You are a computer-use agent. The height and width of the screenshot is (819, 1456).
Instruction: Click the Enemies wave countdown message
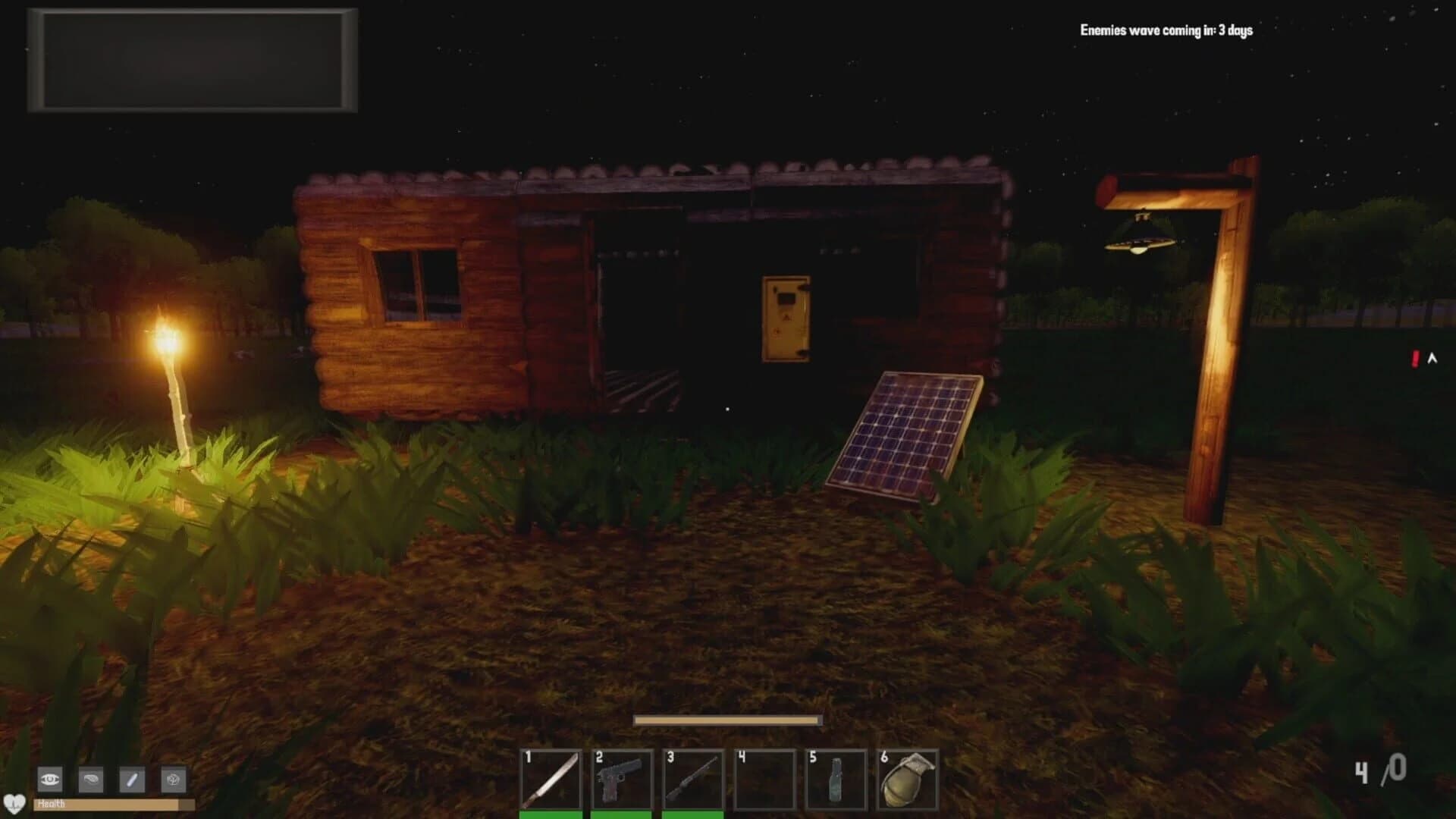pyautogui.click(x=1166, y=31)
